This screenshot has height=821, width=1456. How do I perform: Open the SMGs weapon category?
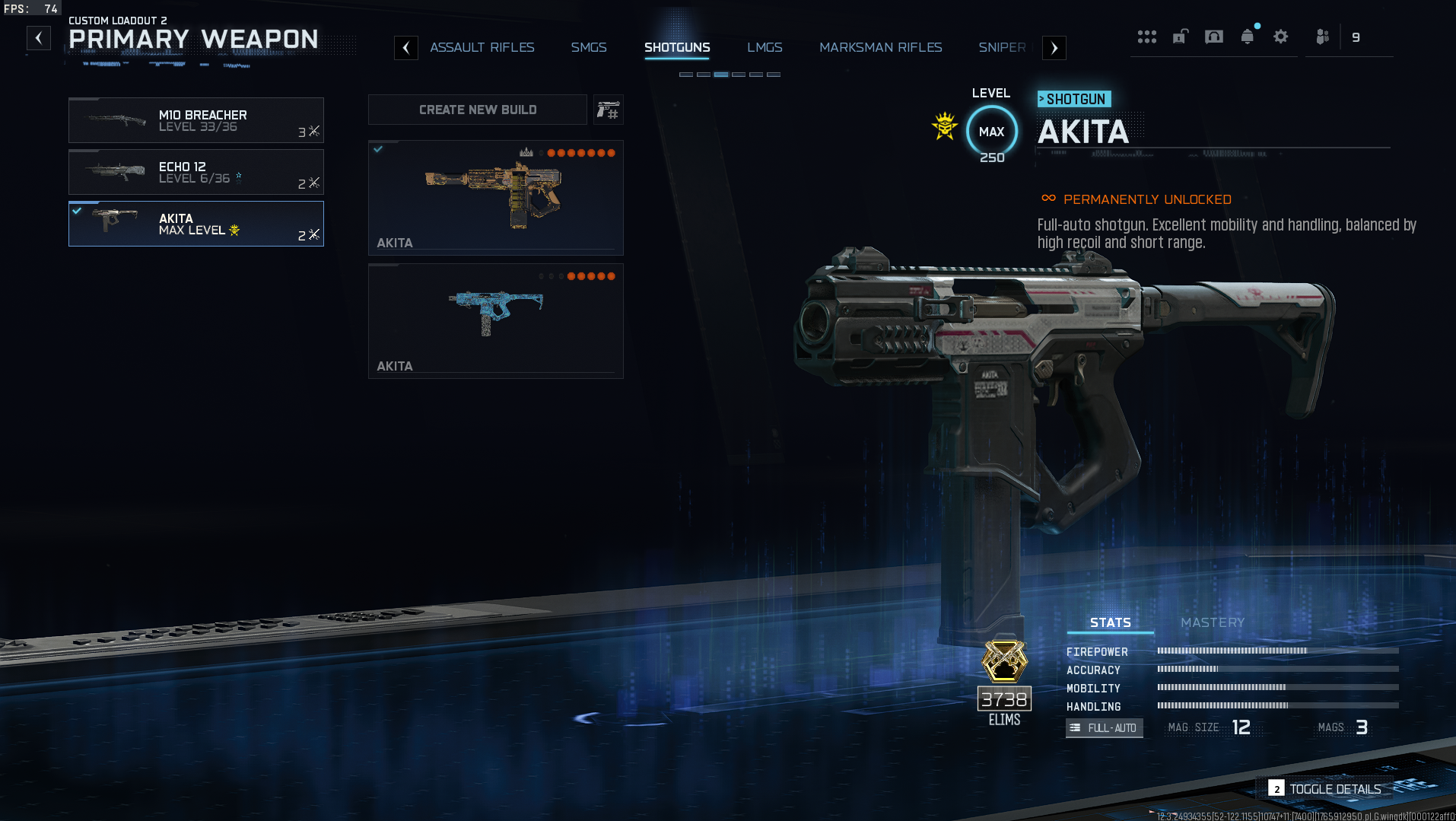tap(588, 47)
